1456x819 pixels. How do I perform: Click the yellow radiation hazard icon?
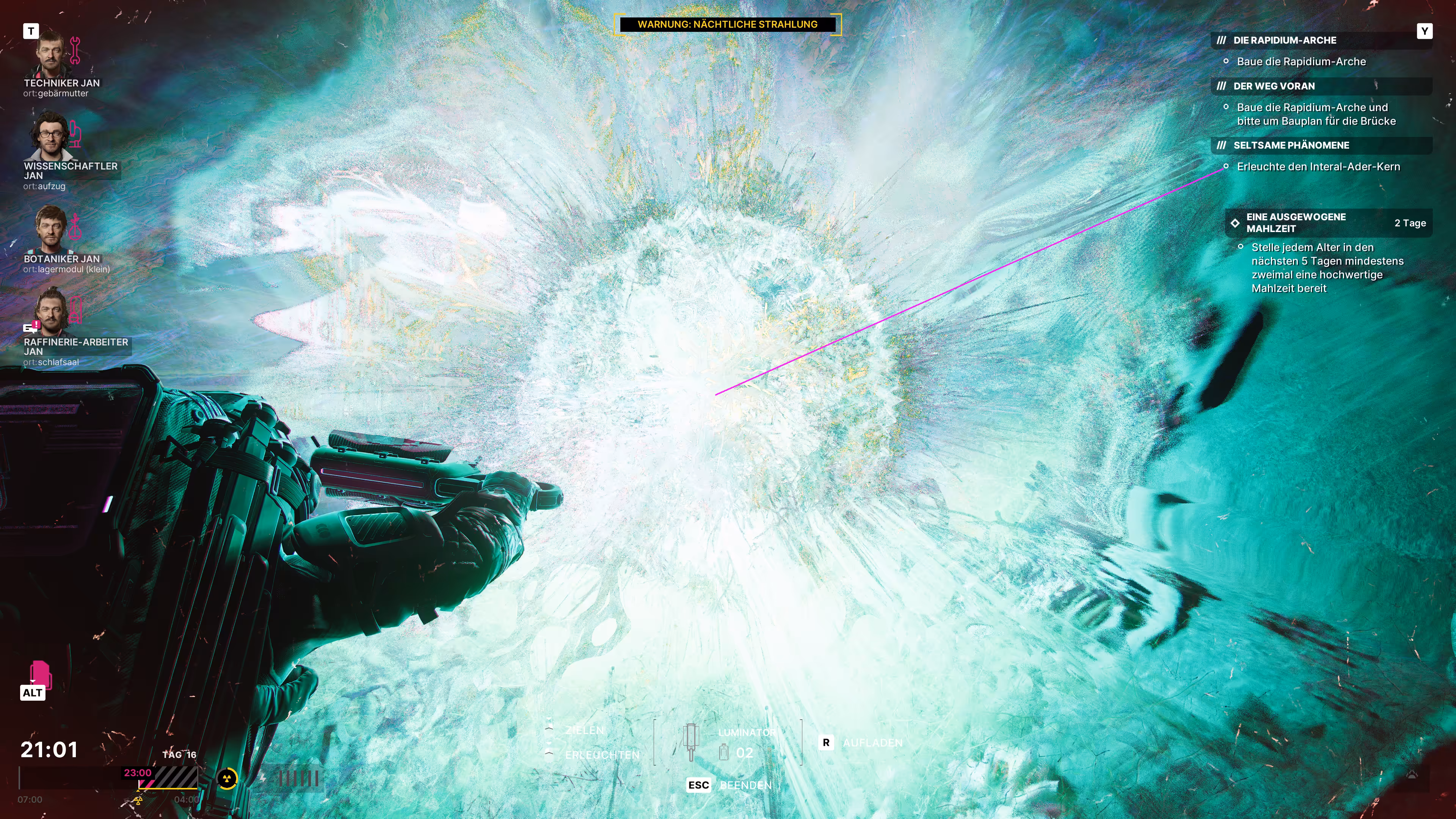point(227,779)
